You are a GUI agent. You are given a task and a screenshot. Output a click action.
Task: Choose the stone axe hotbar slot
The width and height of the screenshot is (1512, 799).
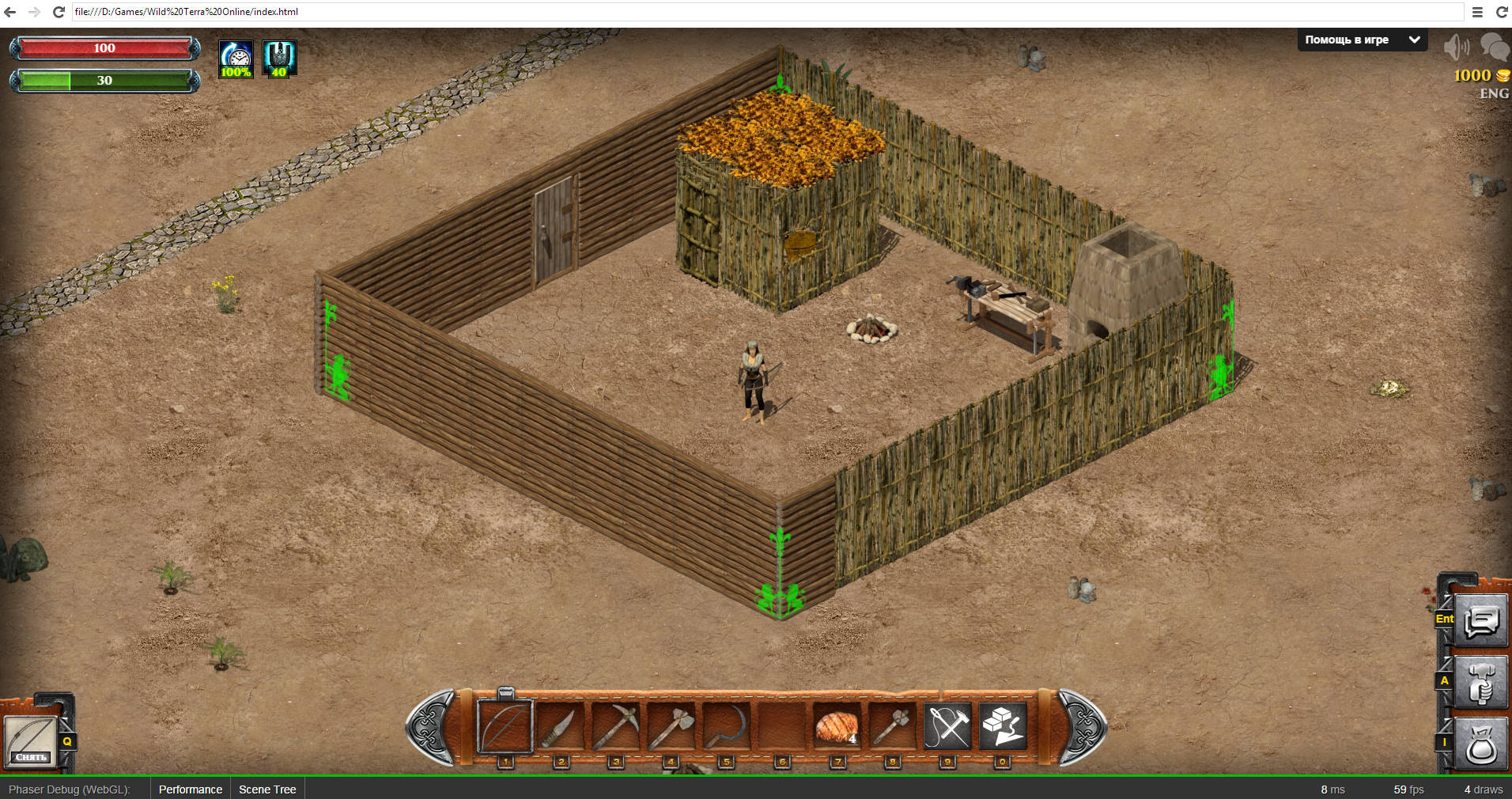[671, 726]
